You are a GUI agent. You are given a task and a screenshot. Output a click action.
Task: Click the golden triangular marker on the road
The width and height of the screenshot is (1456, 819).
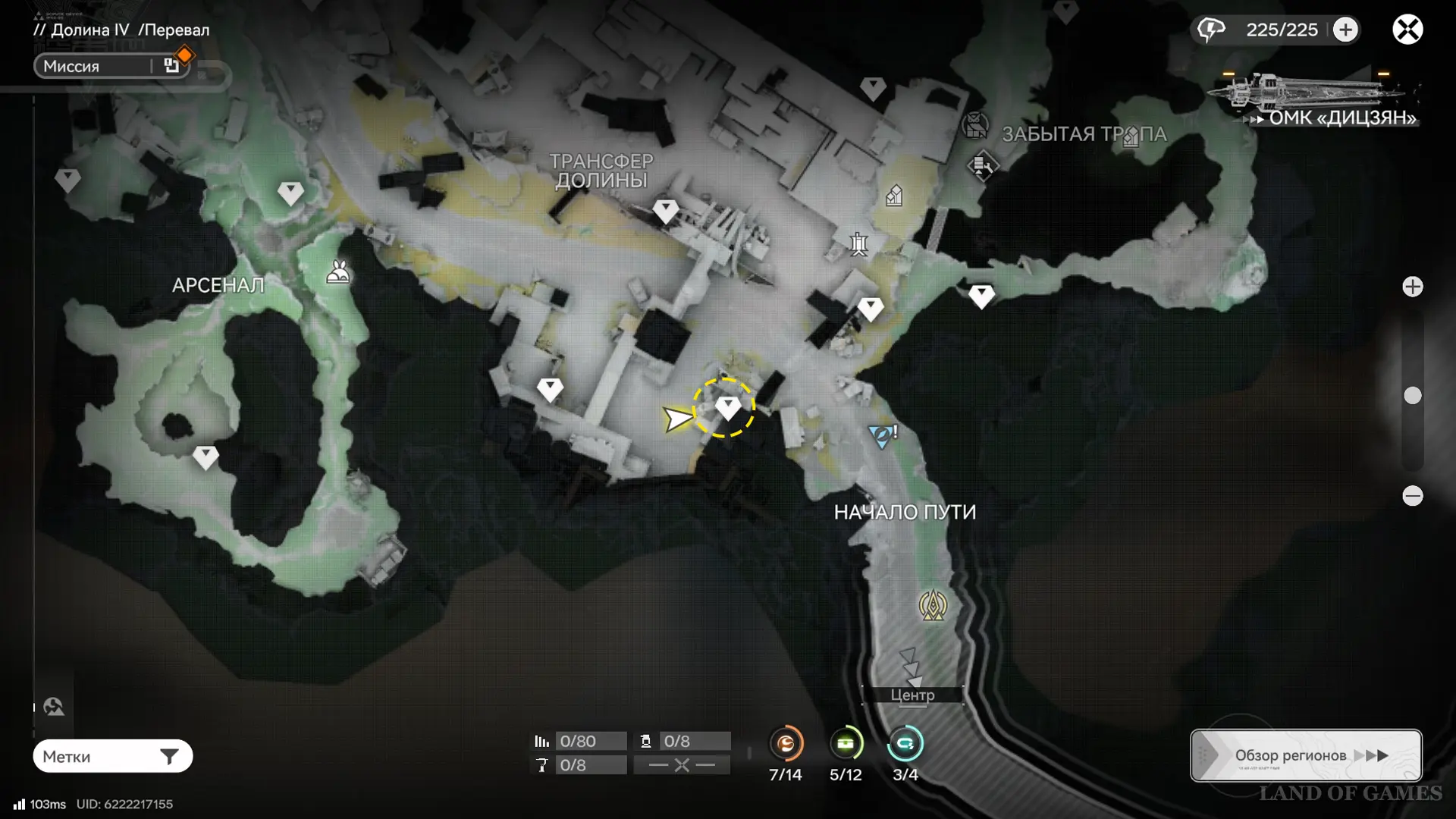click(x=933, y=606)
